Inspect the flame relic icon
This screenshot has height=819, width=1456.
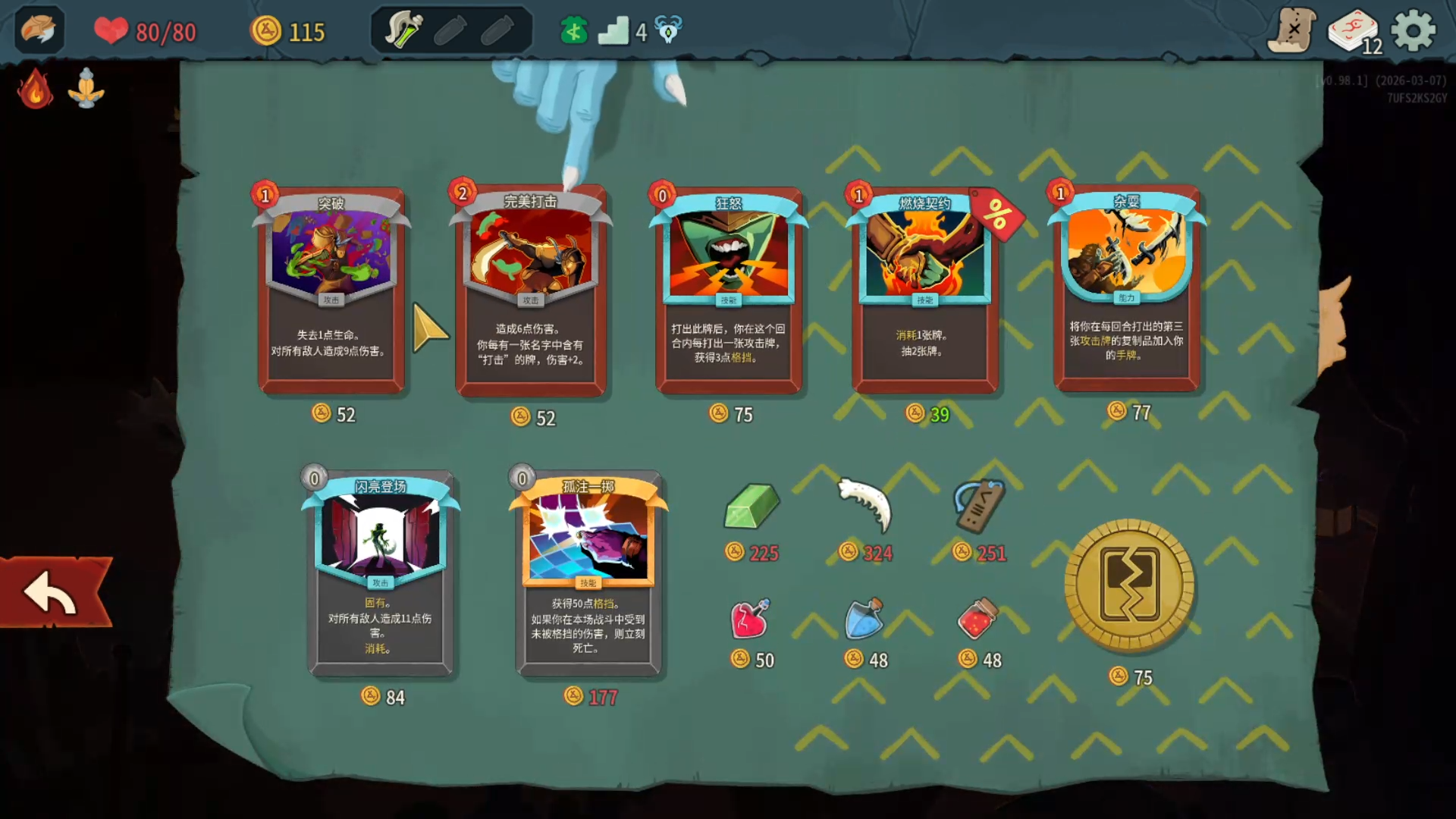tap(35, 89)
